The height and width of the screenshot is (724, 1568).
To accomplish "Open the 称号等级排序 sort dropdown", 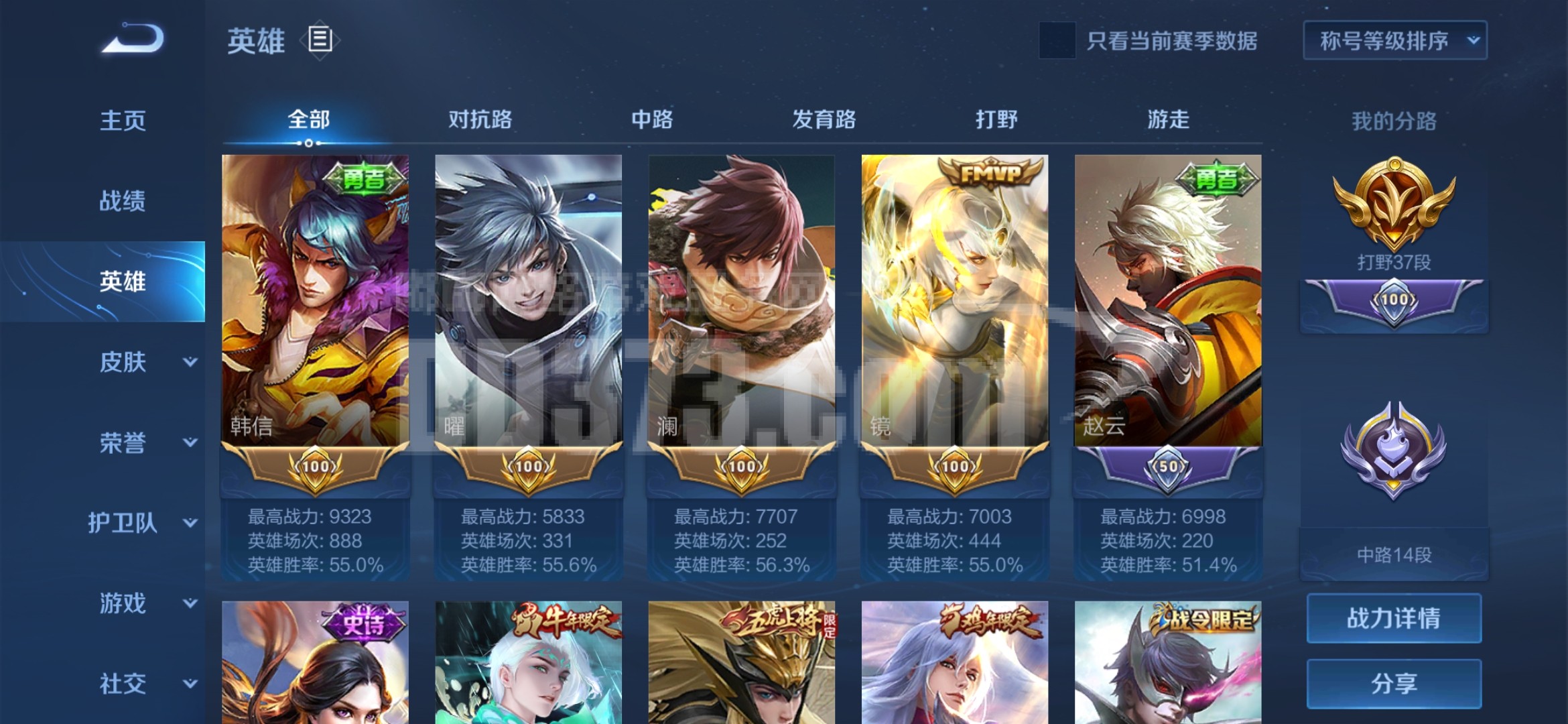I will [x=1394, y=41].
